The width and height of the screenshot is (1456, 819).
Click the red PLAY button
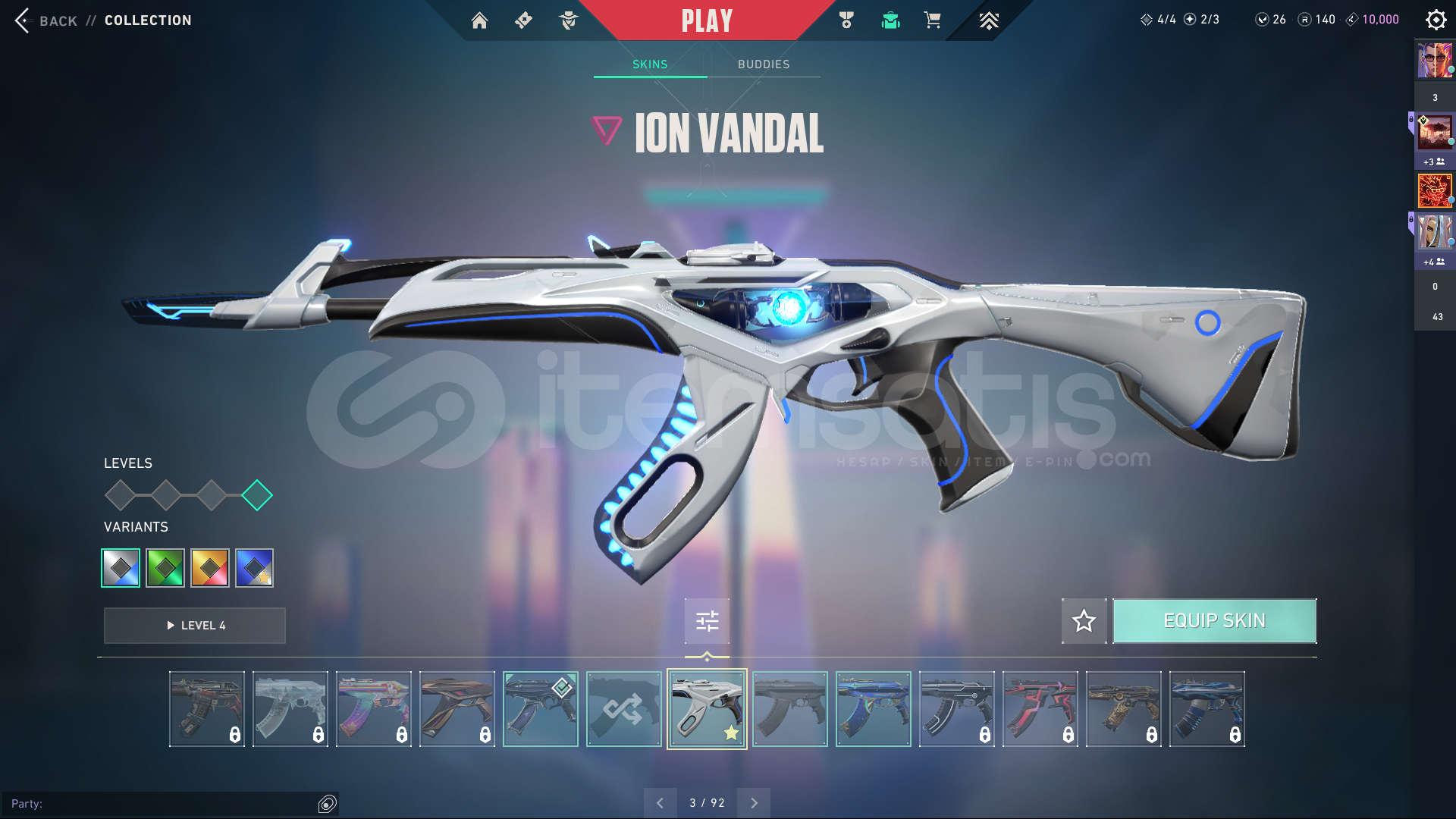point(707,20)
